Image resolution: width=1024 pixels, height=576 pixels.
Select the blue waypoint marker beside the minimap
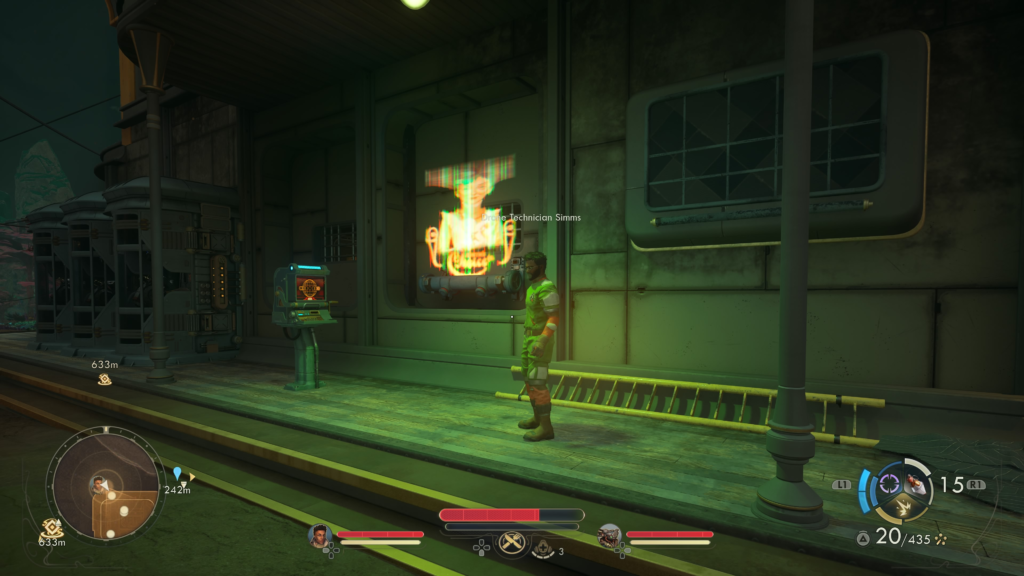tap(178, 473)
